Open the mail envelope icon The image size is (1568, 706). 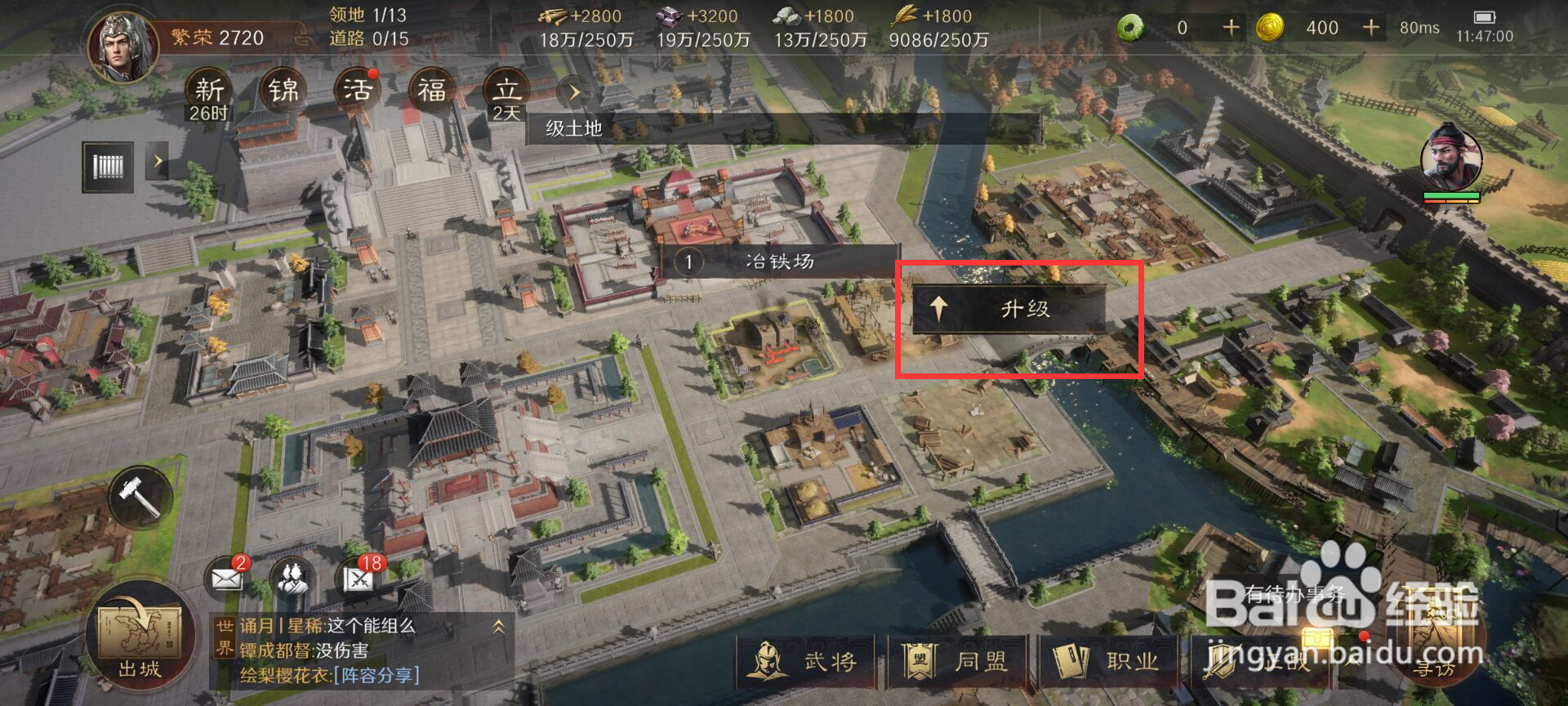coord(227,578)
